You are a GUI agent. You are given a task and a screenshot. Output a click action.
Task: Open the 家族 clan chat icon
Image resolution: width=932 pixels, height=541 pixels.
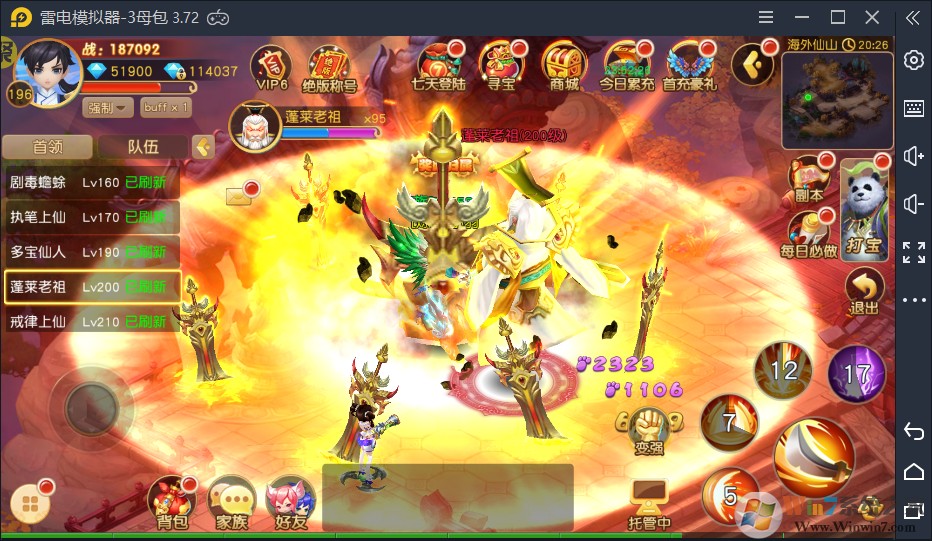coord(232,502)
